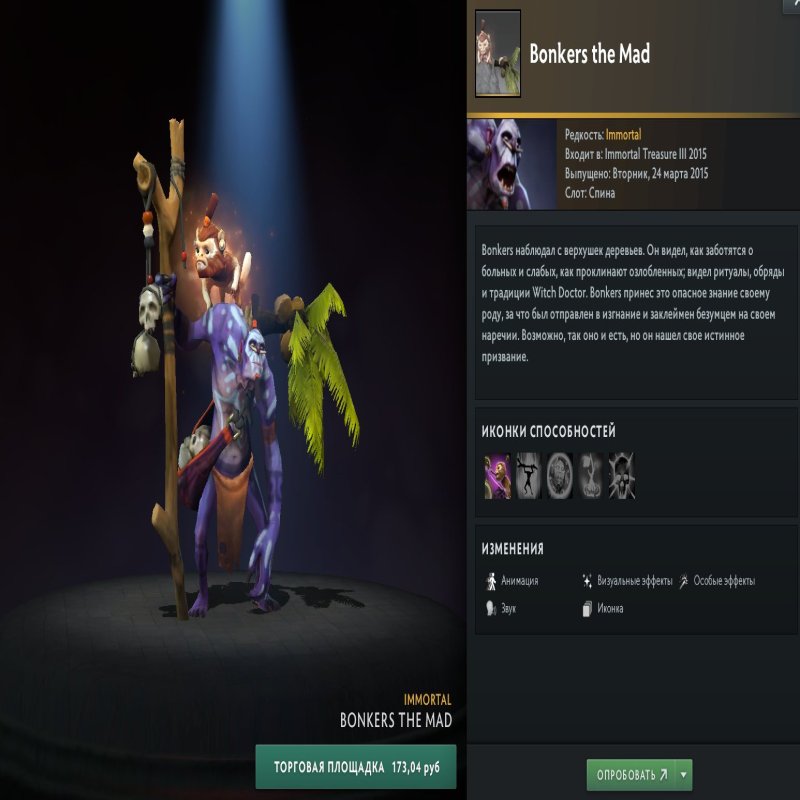Select the round mask ability icon
Viewport: 800px width, 800px height.
click(x=559, y=475)
